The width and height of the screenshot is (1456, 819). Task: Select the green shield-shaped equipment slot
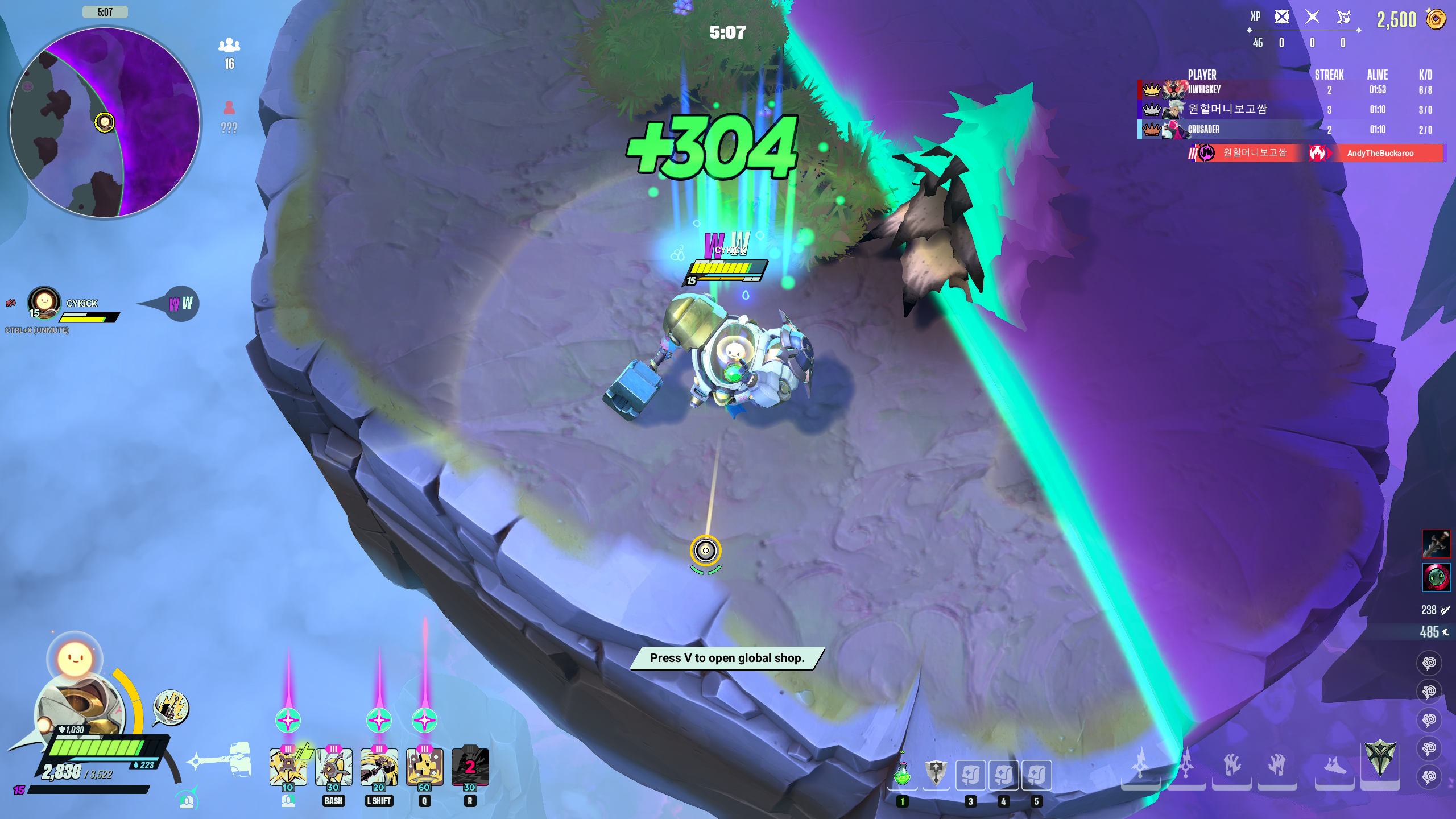[x=1380, y=759]
